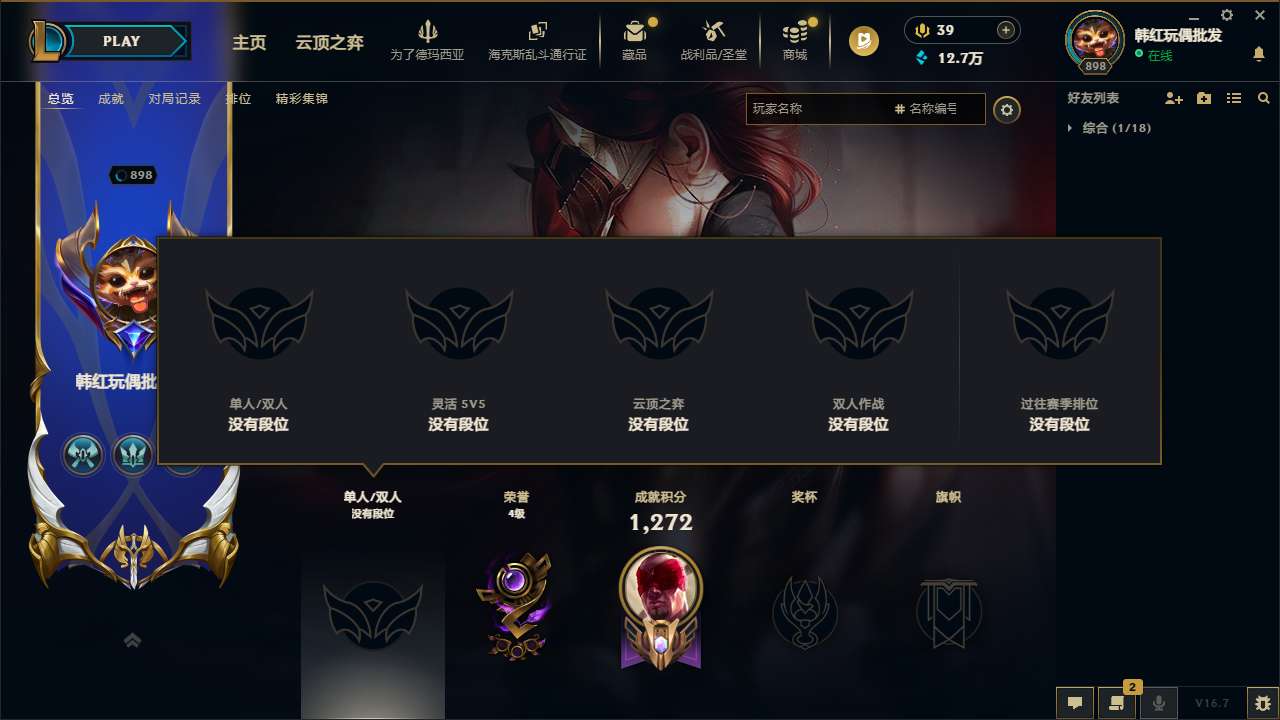Screen dimensions: 1280x720
Task: Open chat via the speech bubble icon
Action: click(1074, 703)
